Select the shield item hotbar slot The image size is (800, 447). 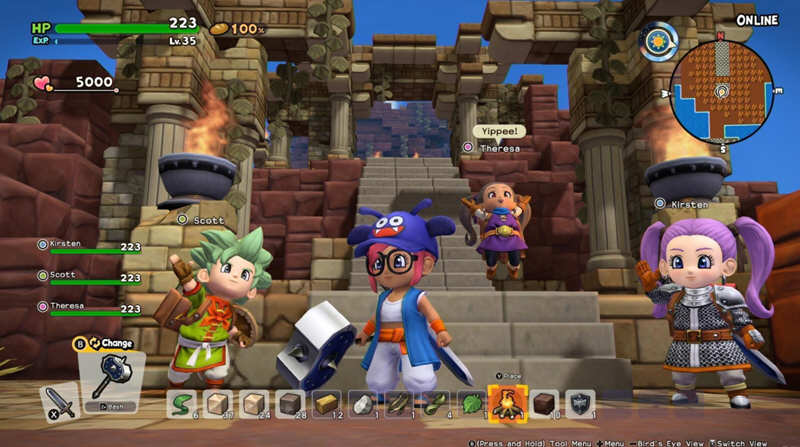tap(579, 403)
